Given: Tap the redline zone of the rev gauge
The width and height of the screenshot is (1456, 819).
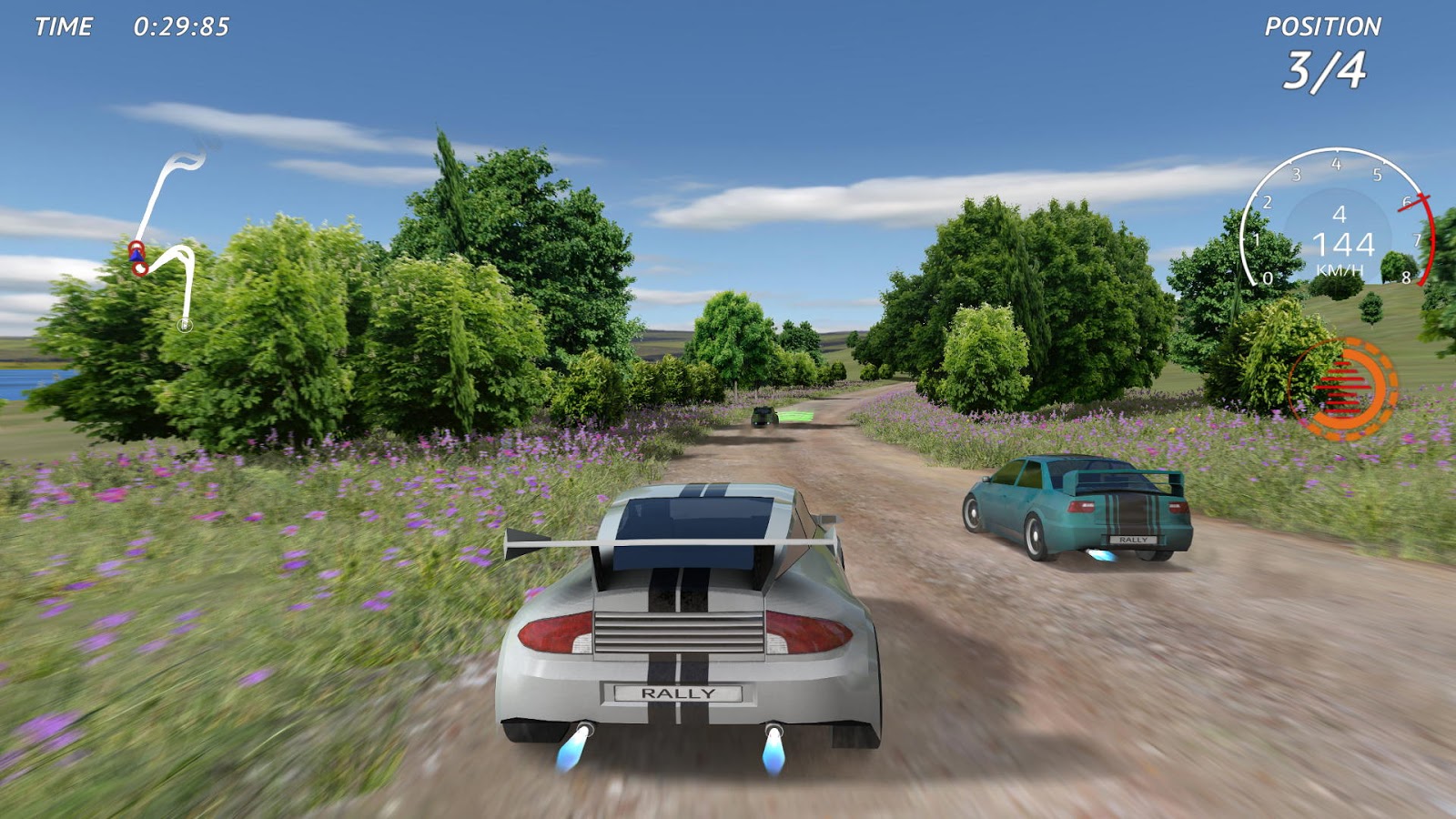Looking at the screenshot, I should point(1431,243).
